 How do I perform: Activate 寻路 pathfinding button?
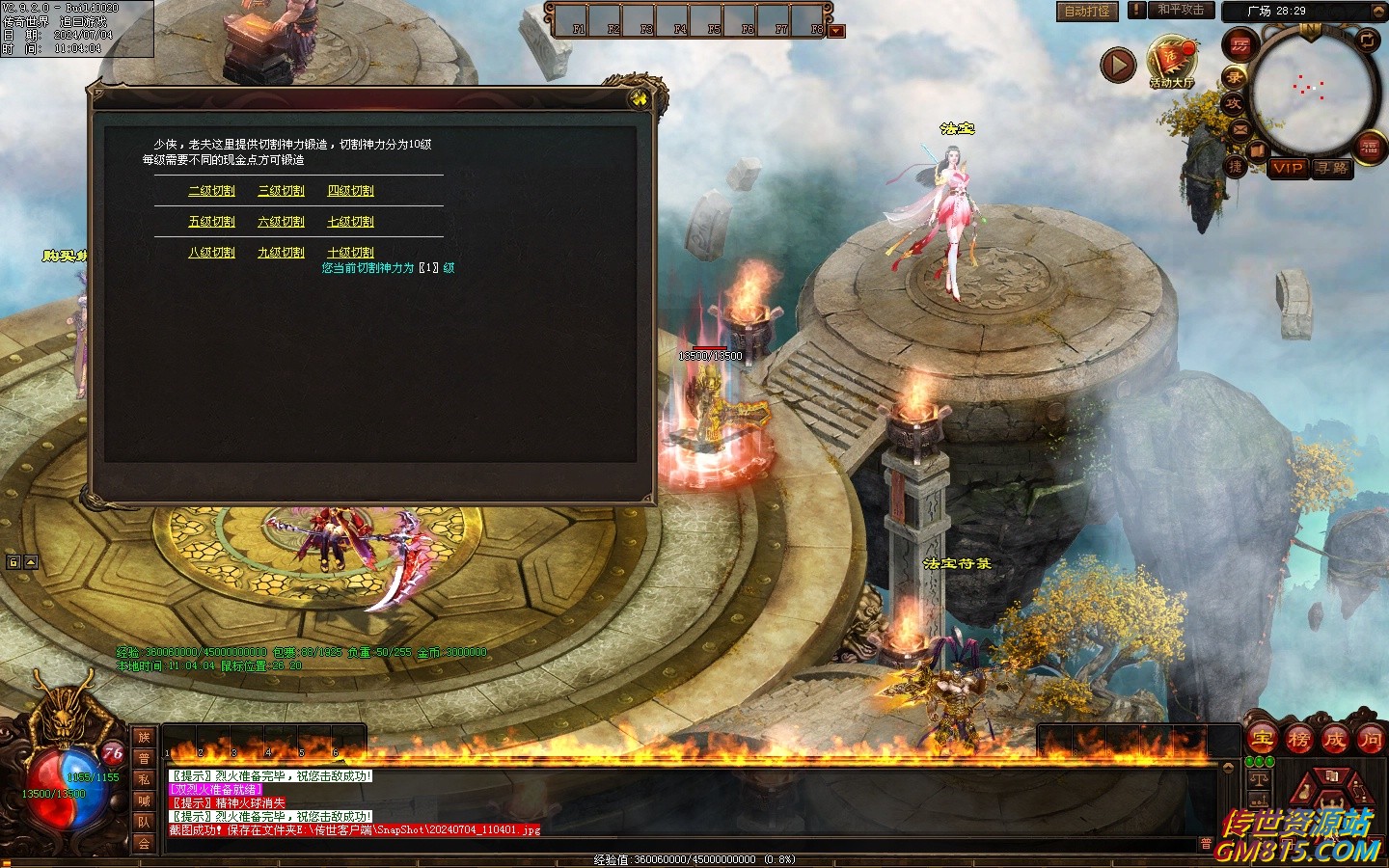(x=1331, y=168)
